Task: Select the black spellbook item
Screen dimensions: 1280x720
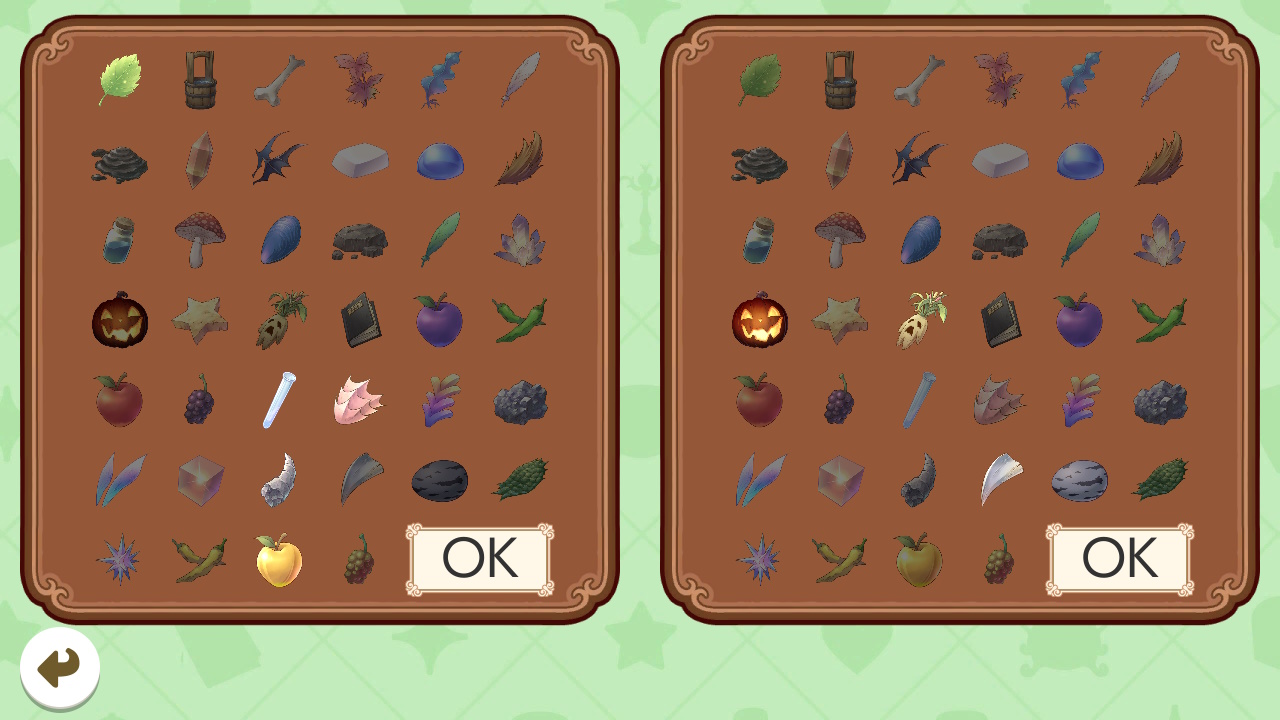Action: click(x=358, y=322)
